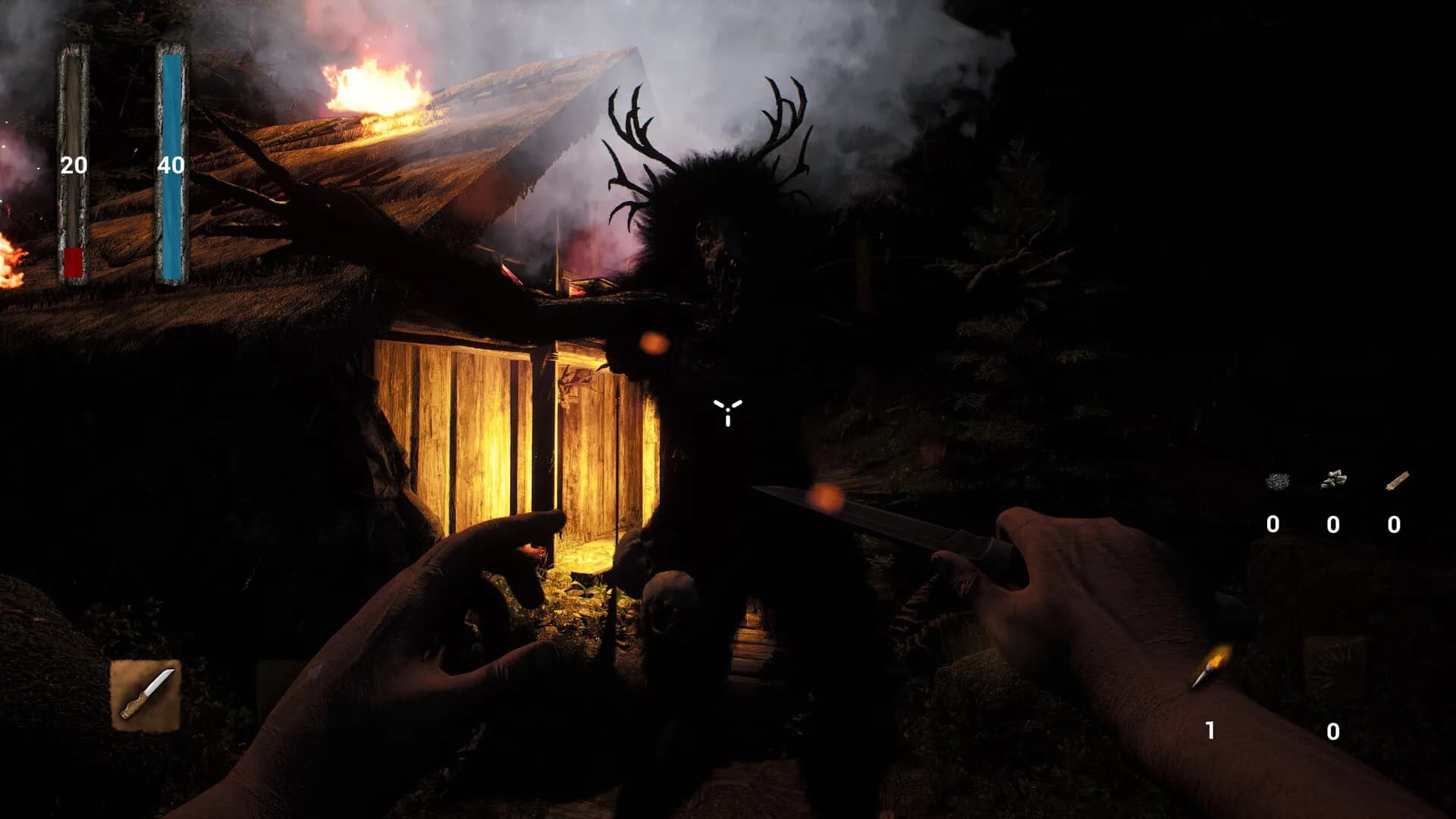Screen dimensions: 1456x819
Task: Click the torch count number 1
Action: click(1210, 730)
